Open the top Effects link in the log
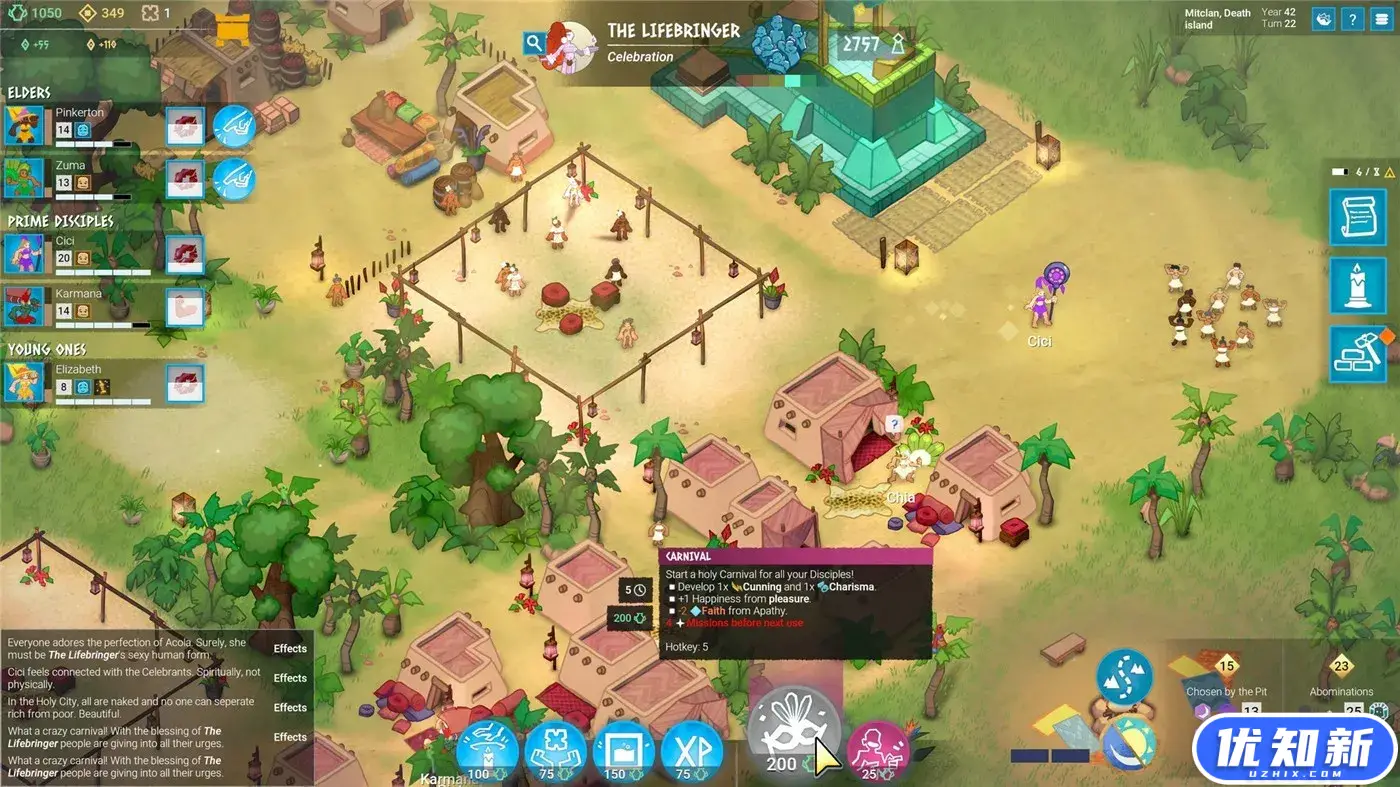 tap(290, 649)
